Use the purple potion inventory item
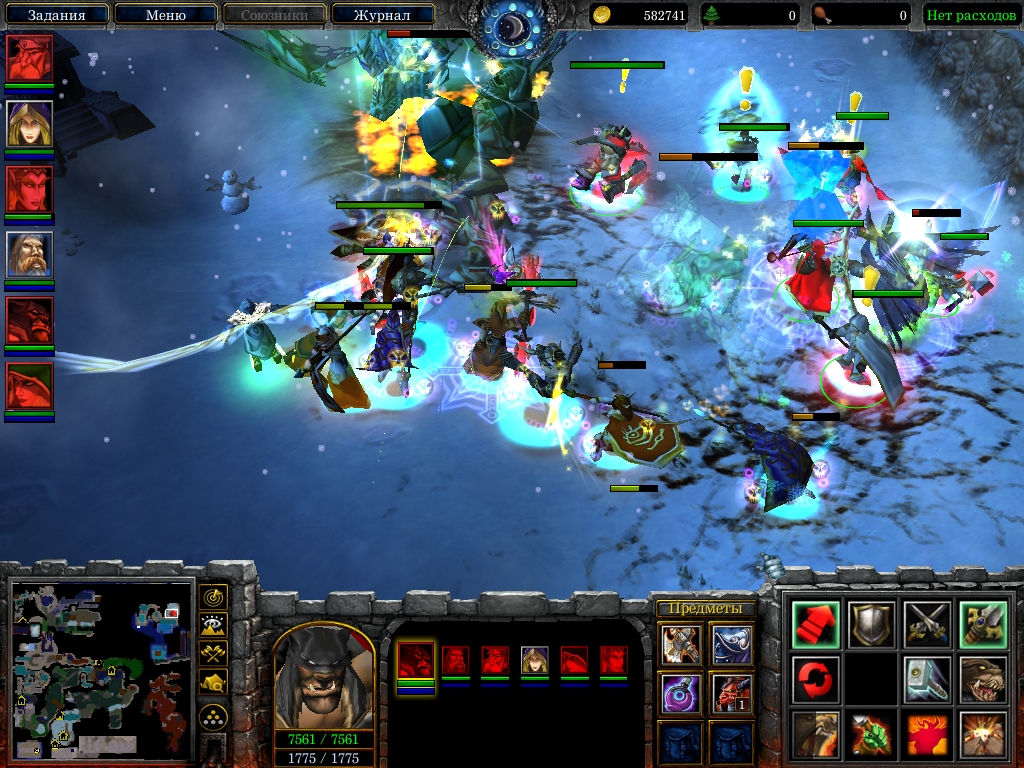 point(680,693)
